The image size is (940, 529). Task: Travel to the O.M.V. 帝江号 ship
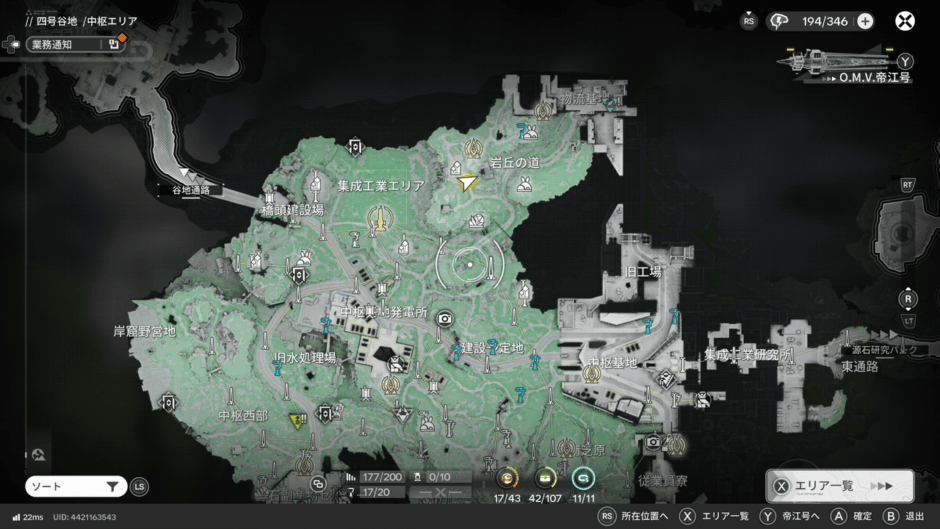pyautogui.click(x=845, y=62)
